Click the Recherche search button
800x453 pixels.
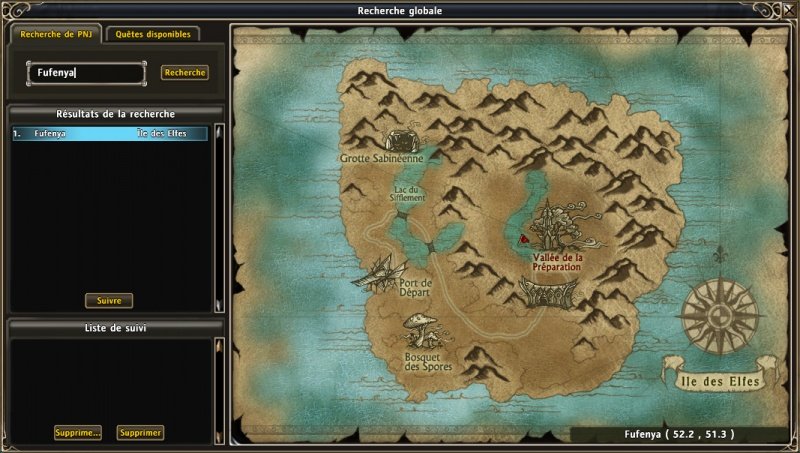(185, 73)
